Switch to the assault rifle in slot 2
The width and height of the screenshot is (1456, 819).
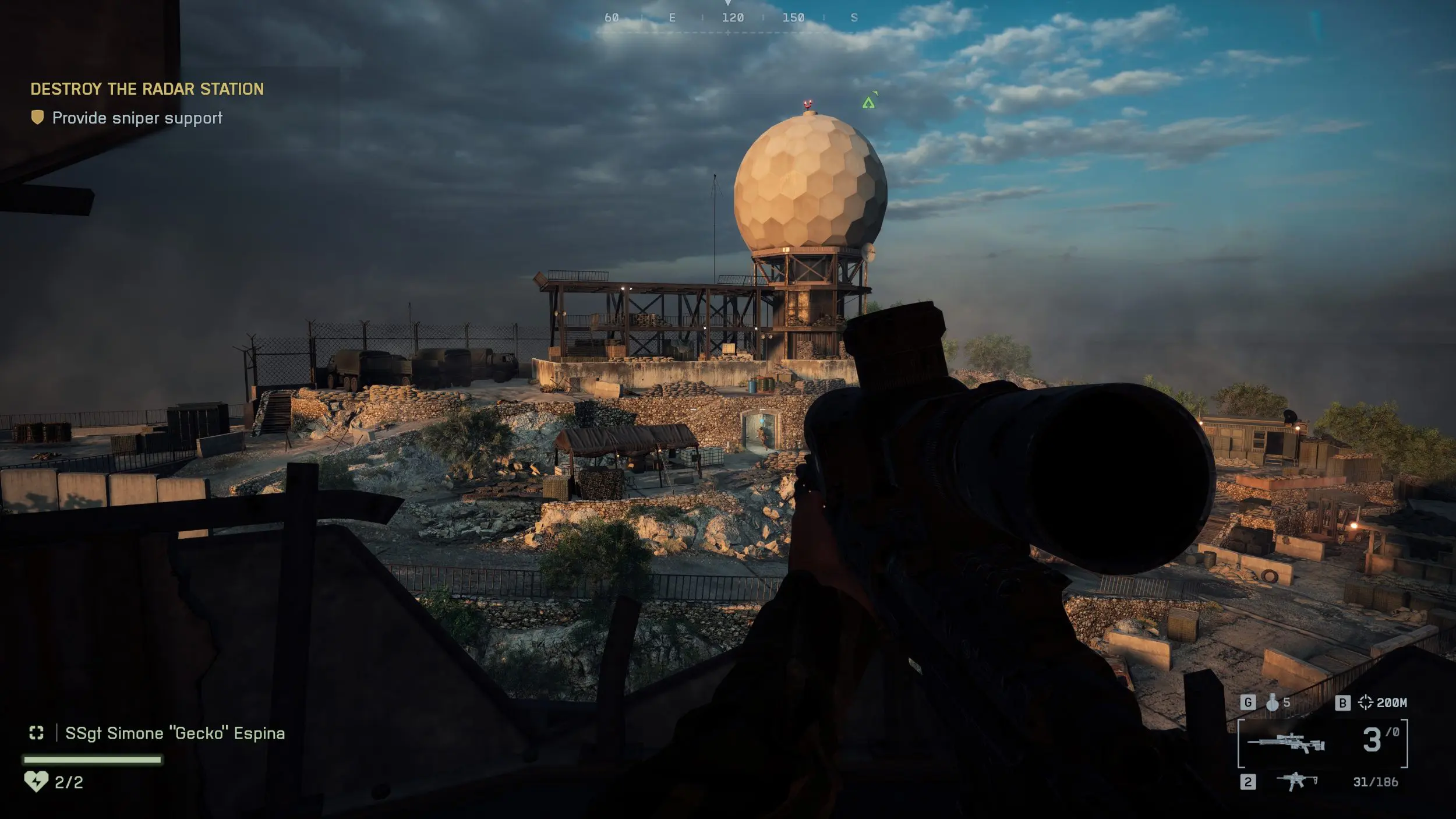click(x=1296, y=781)
